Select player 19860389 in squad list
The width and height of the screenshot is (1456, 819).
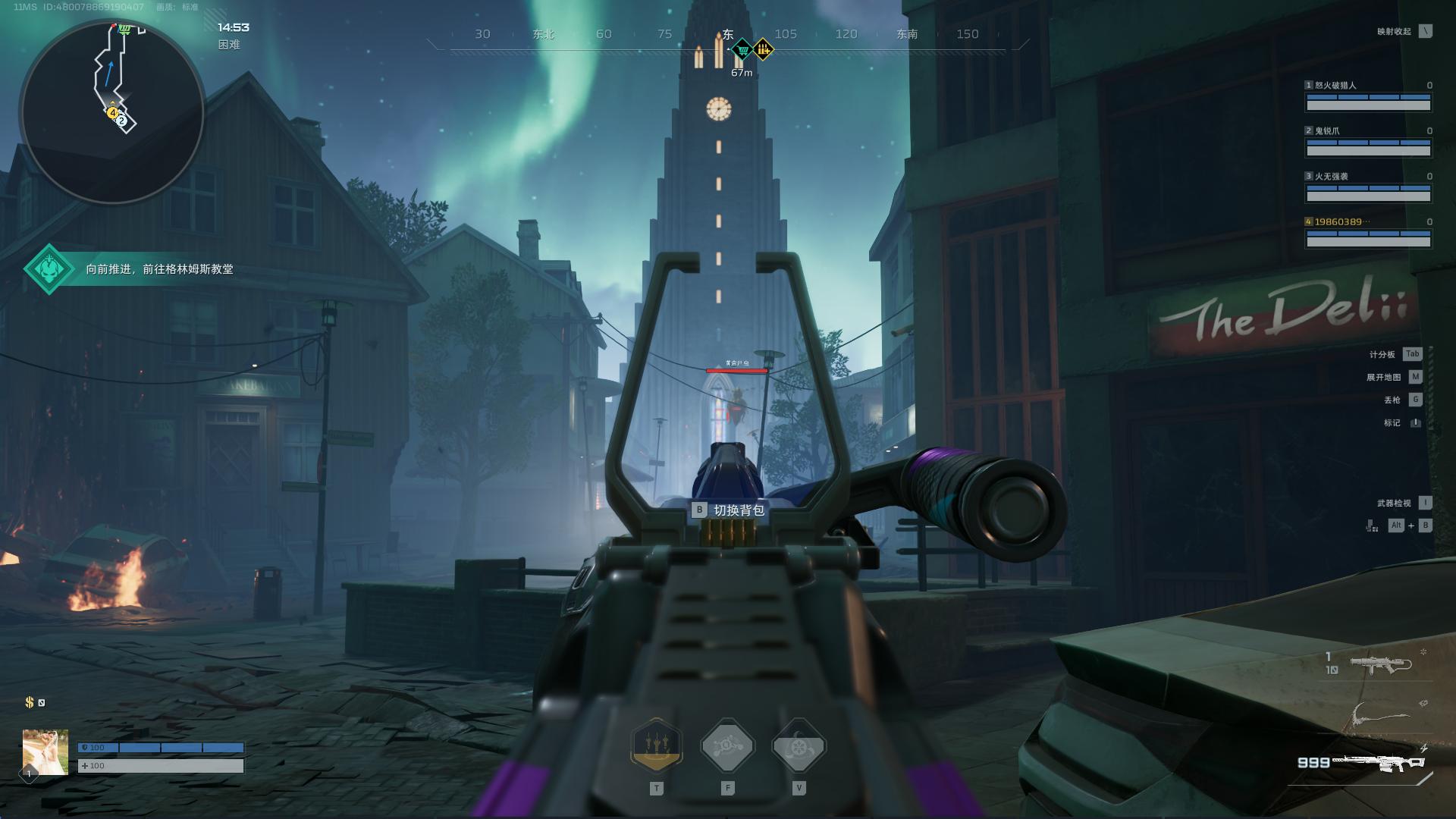point(1368,234)
